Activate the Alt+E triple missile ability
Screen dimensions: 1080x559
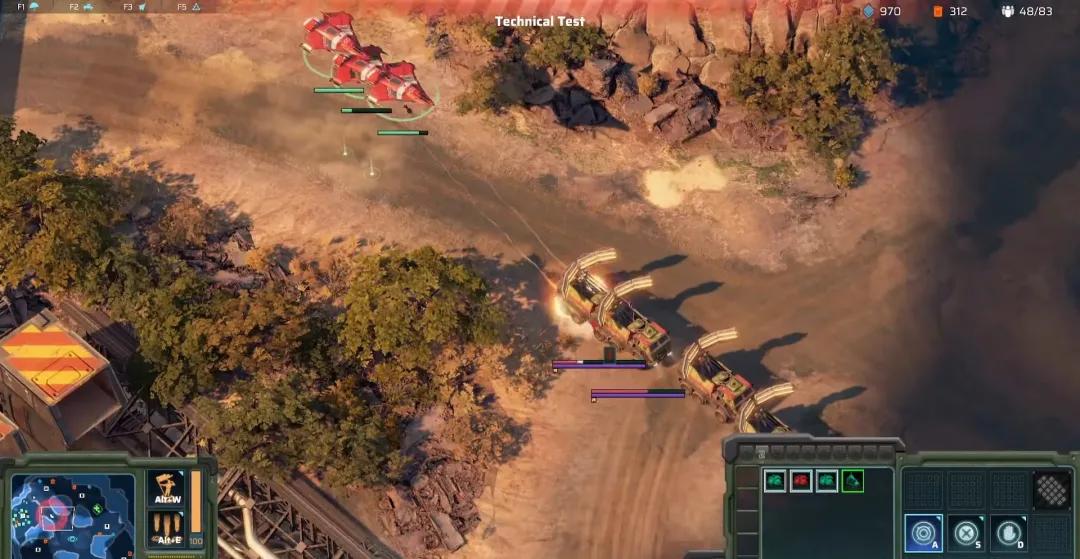point(165,527)
